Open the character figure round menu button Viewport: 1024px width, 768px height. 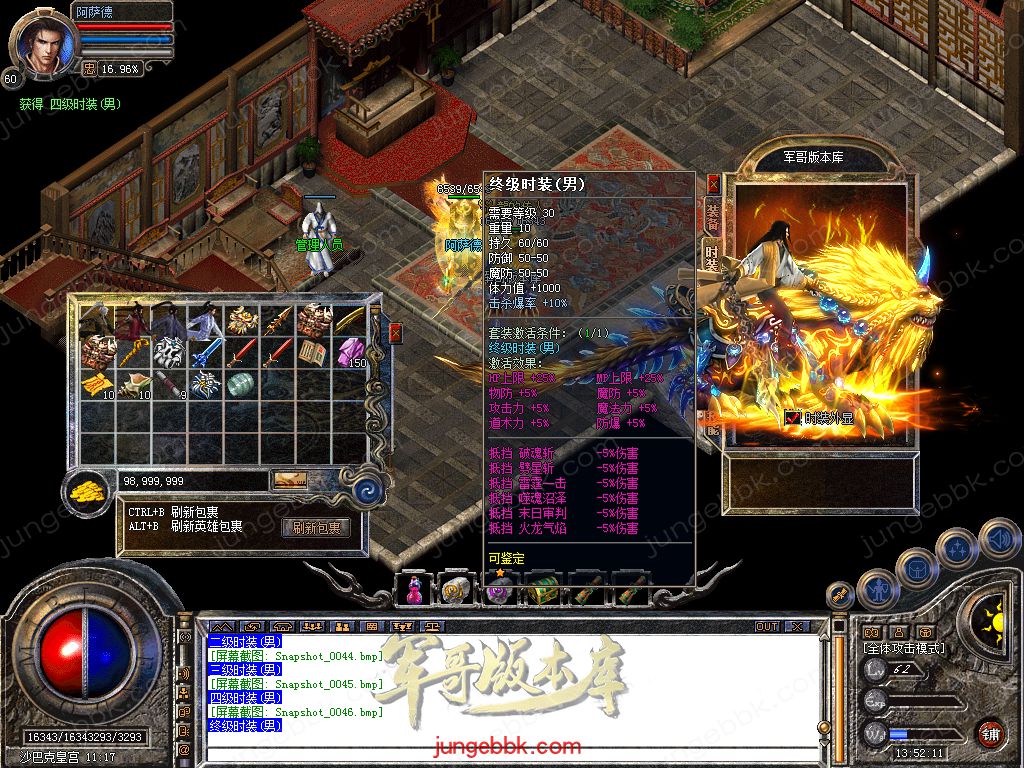pos(876,589)
